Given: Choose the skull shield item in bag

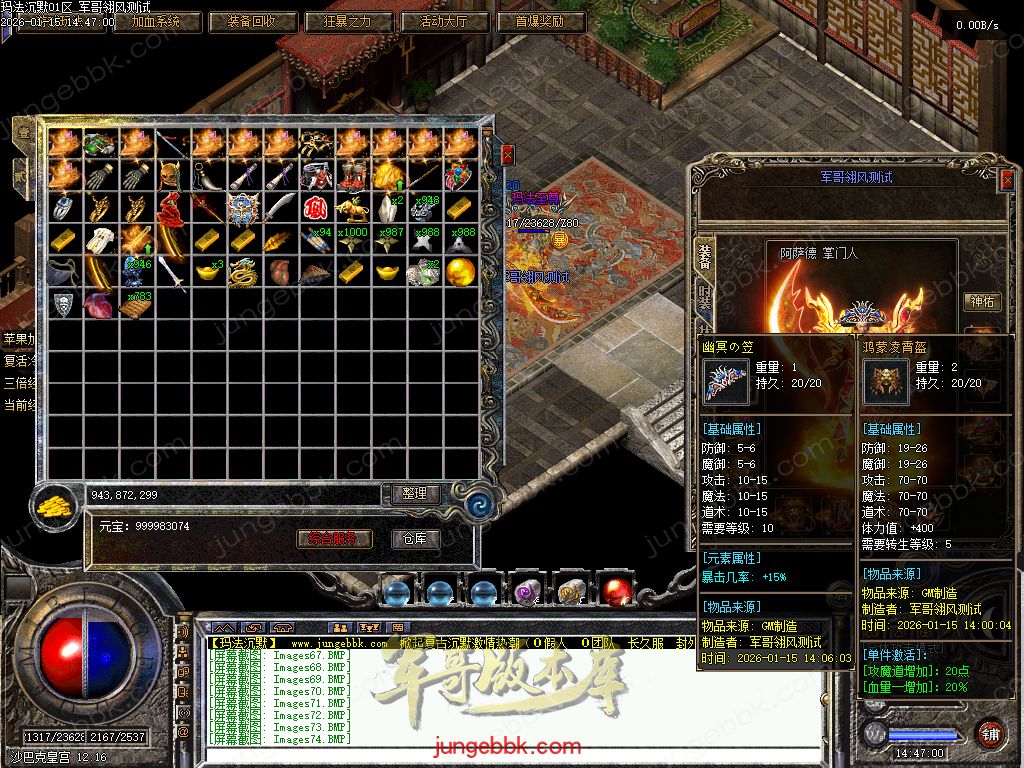Looking at the screenshot, I should tap(64, 304).
